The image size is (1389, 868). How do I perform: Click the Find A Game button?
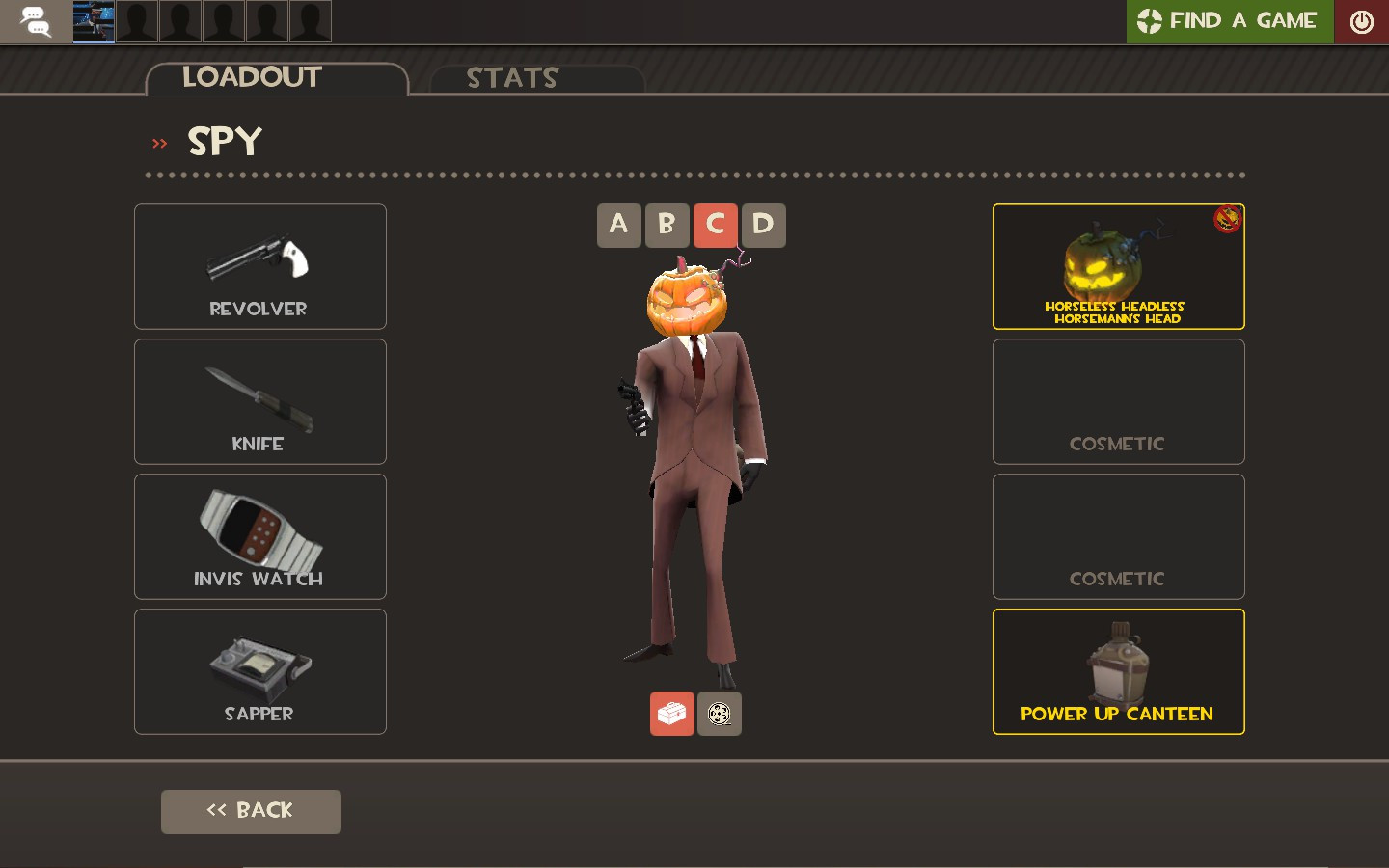tap(1229, 20)
